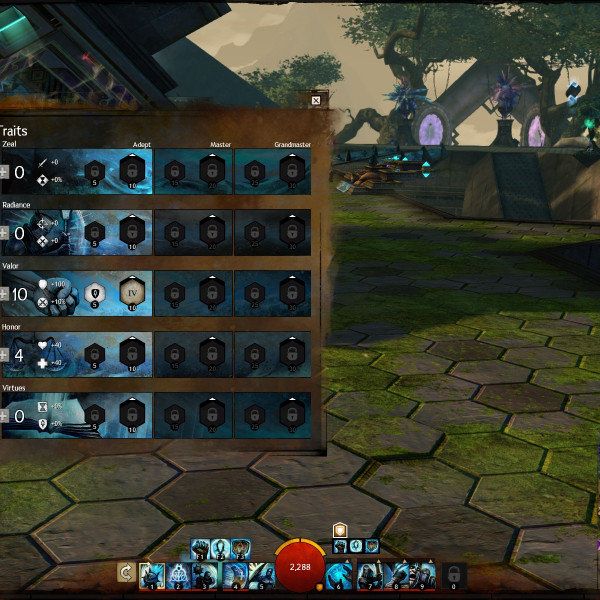This screenshot has height=600, width=600.
Task: Use the glowing symbol skill in slot 2
Action: [178, 573]
